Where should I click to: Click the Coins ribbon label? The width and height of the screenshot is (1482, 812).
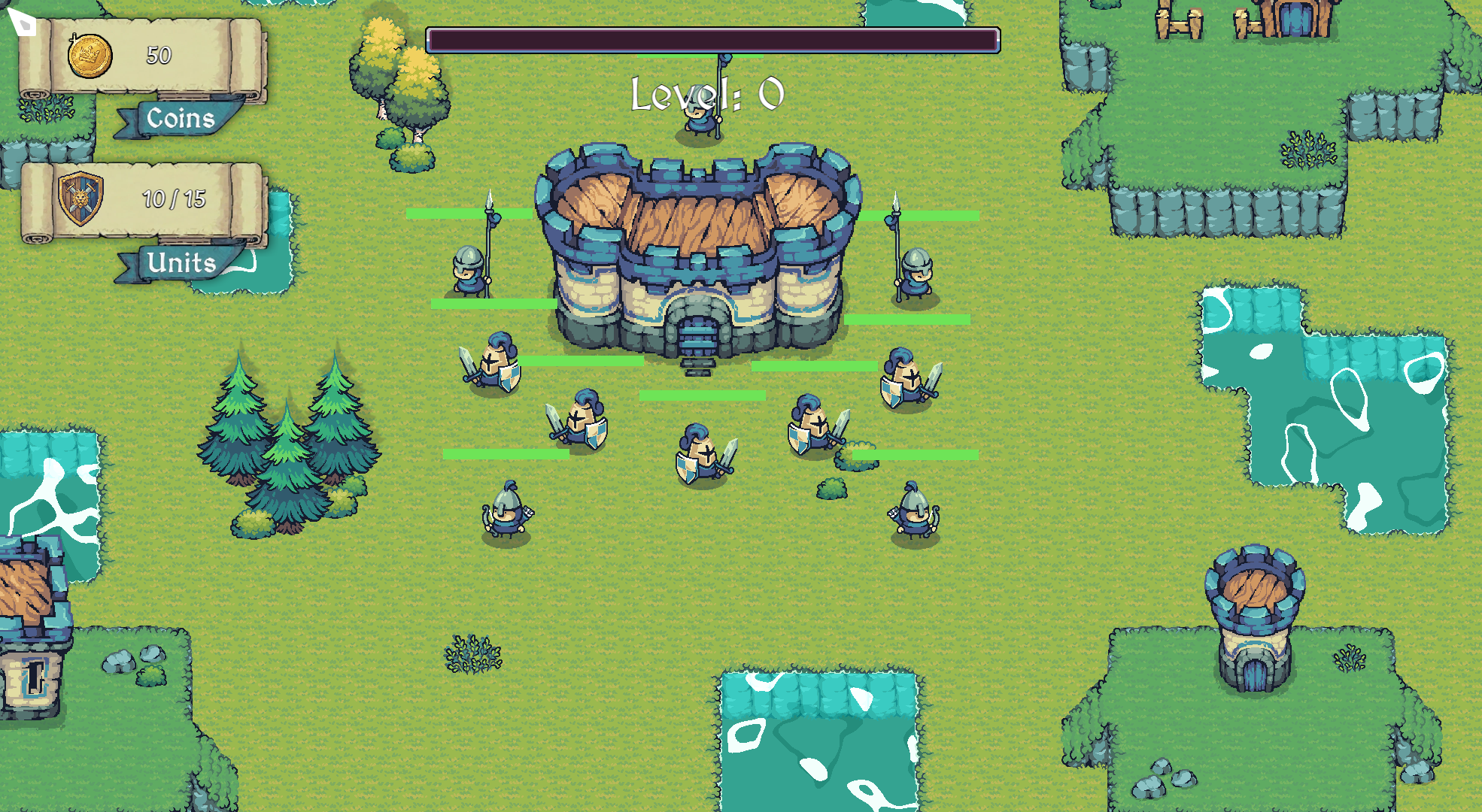click(181, 119)
